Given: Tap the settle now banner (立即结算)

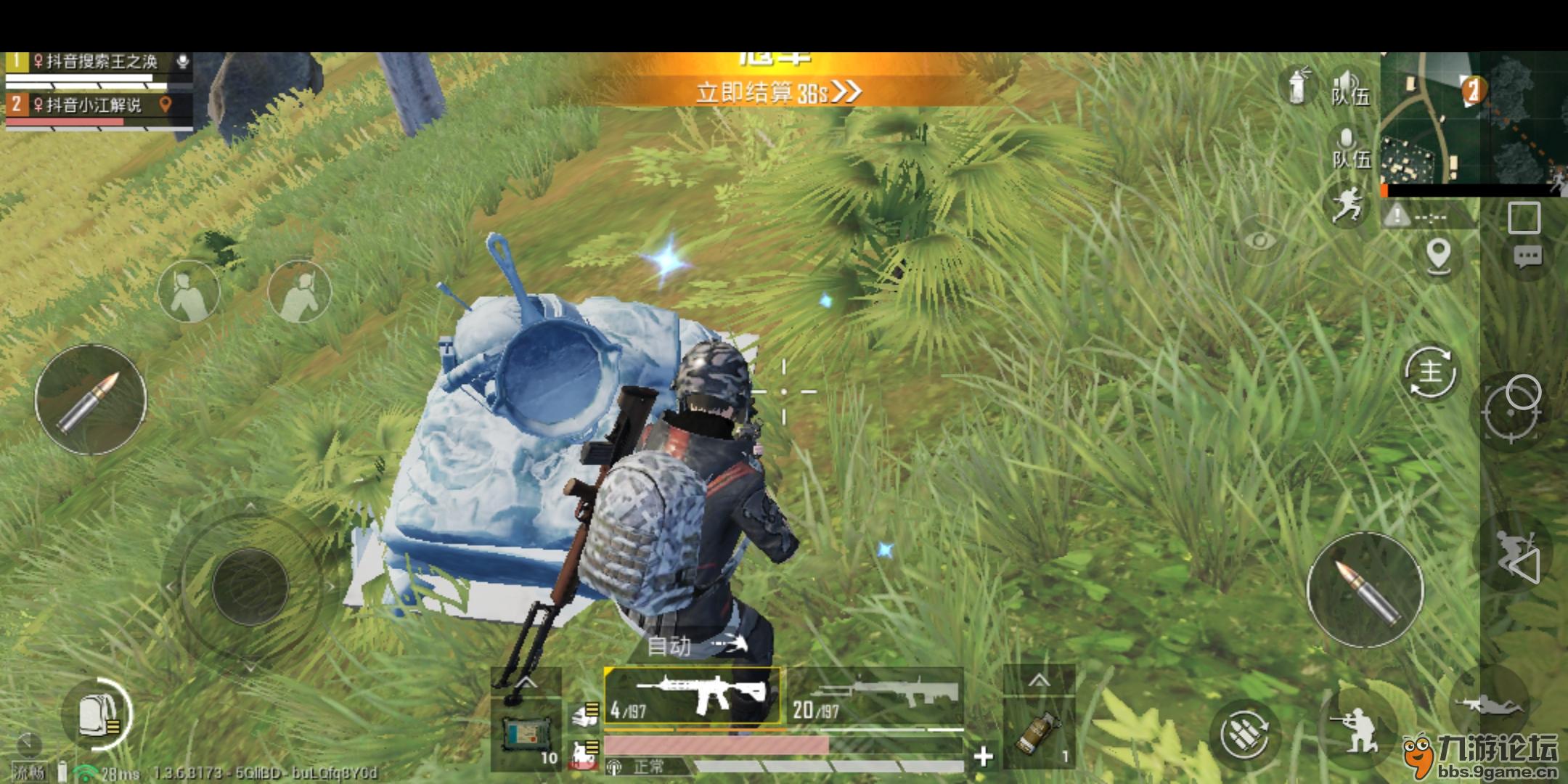Looking at the screenshot, I should pos(777,92).
